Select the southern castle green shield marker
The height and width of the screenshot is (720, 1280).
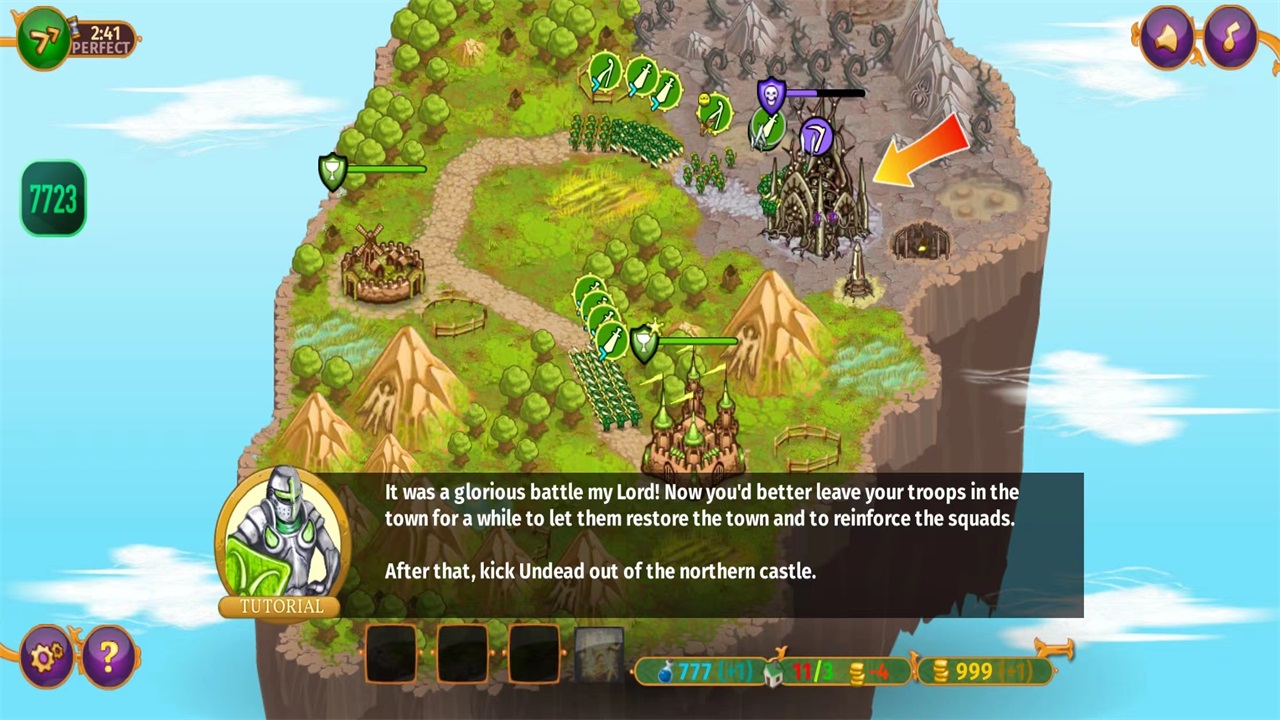pos(645,343)
